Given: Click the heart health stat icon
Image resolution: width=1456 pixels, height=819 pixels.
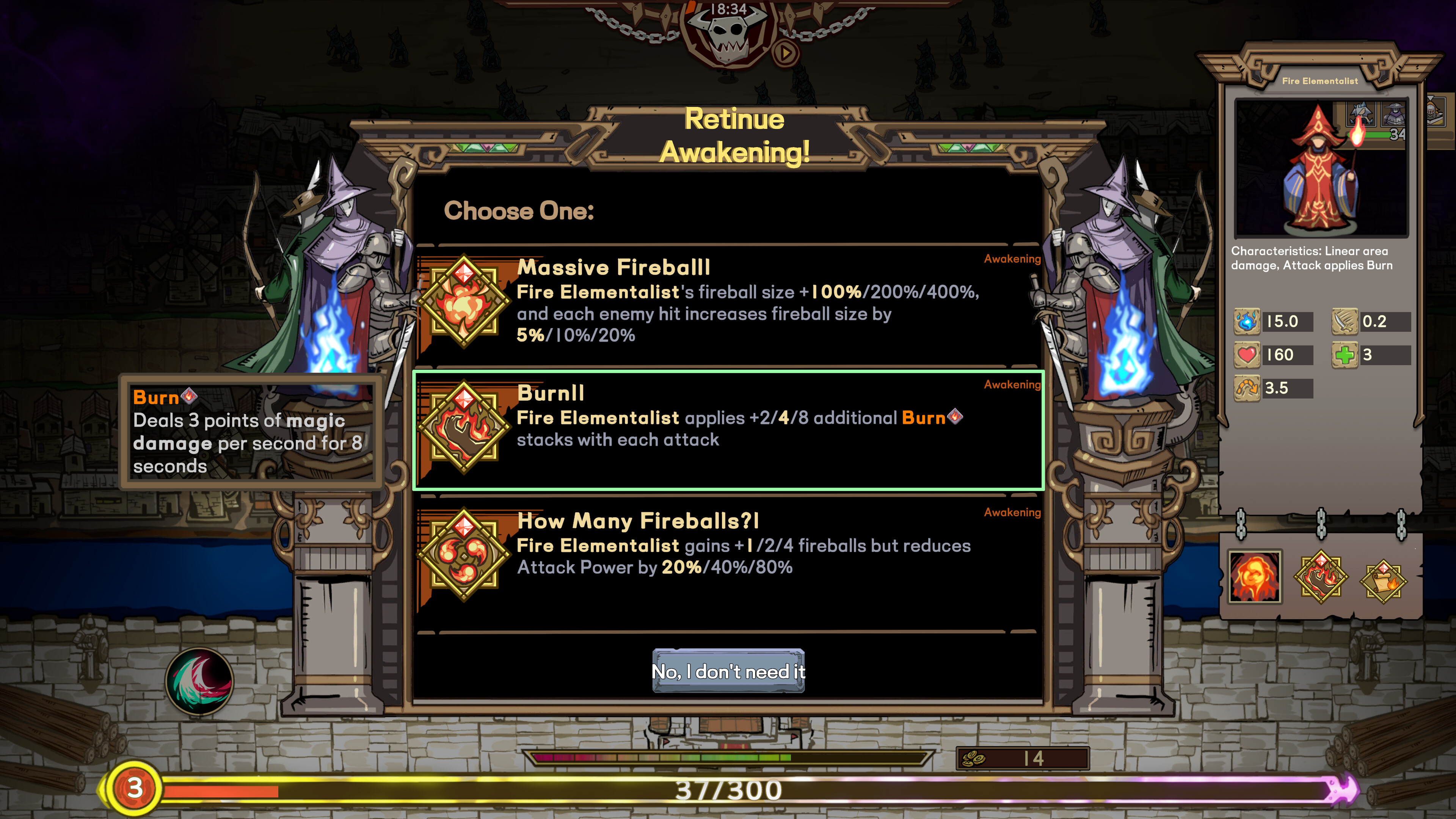Looking at the screenshot, I should [1248, 355].
